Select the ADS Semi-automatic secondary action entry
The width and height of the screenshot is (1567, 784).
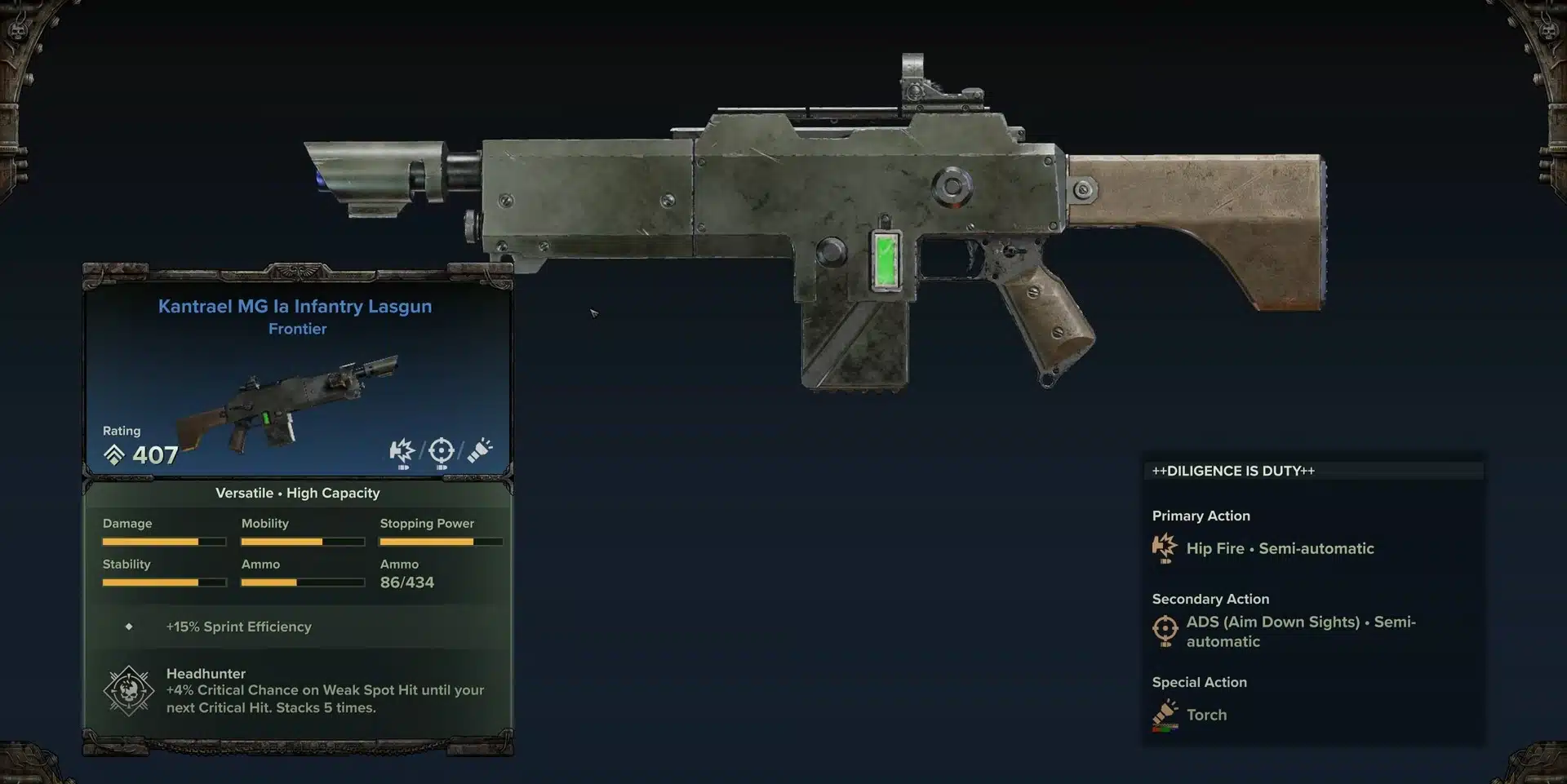pos(1299,631)
